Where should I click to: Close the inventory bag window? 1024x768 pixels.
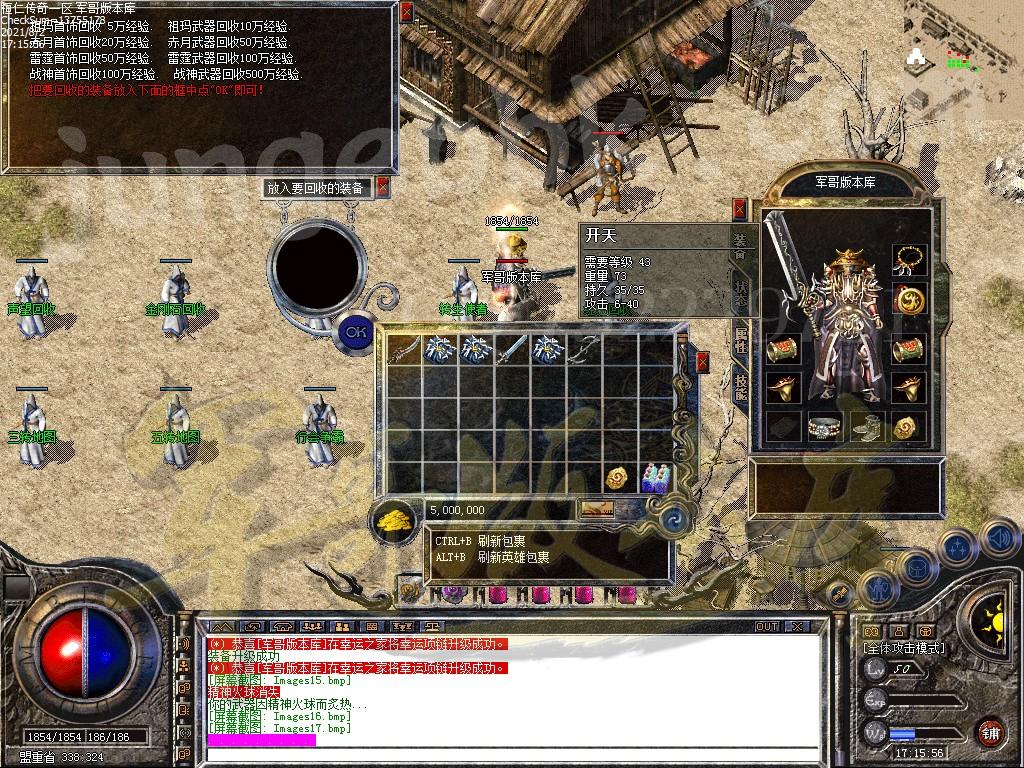702,361
